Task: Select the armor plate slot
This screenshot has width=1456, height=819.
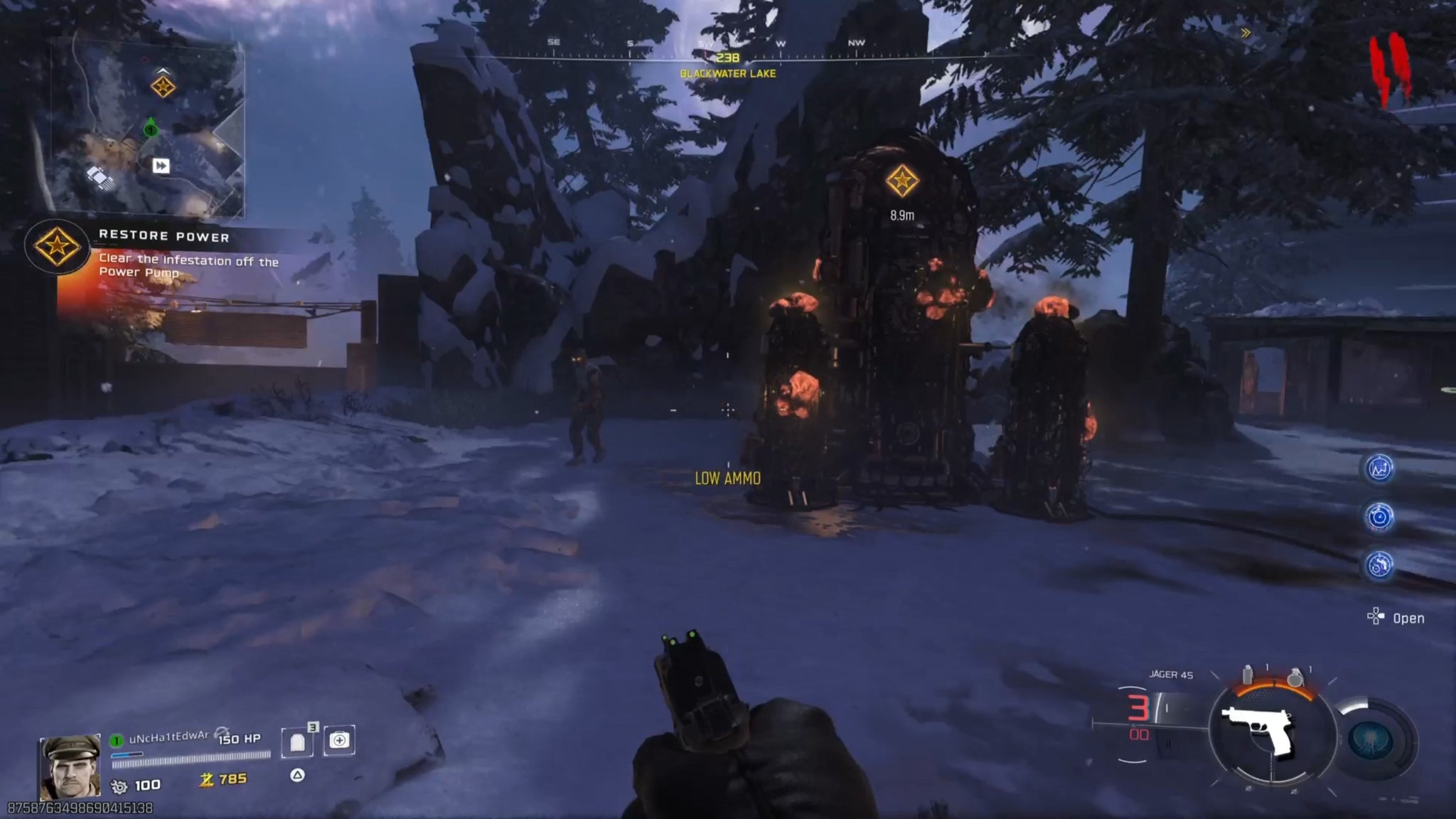Action: 297,742
